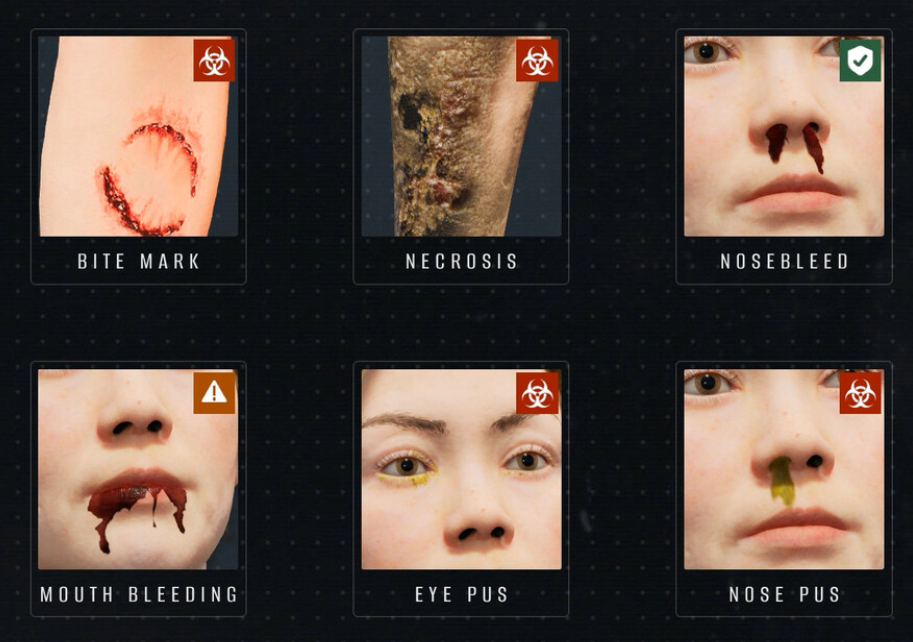Click the green shield badge on Nosebleed
The height and width of the screenshot is (642, 913).
click(x=860, y=61)
